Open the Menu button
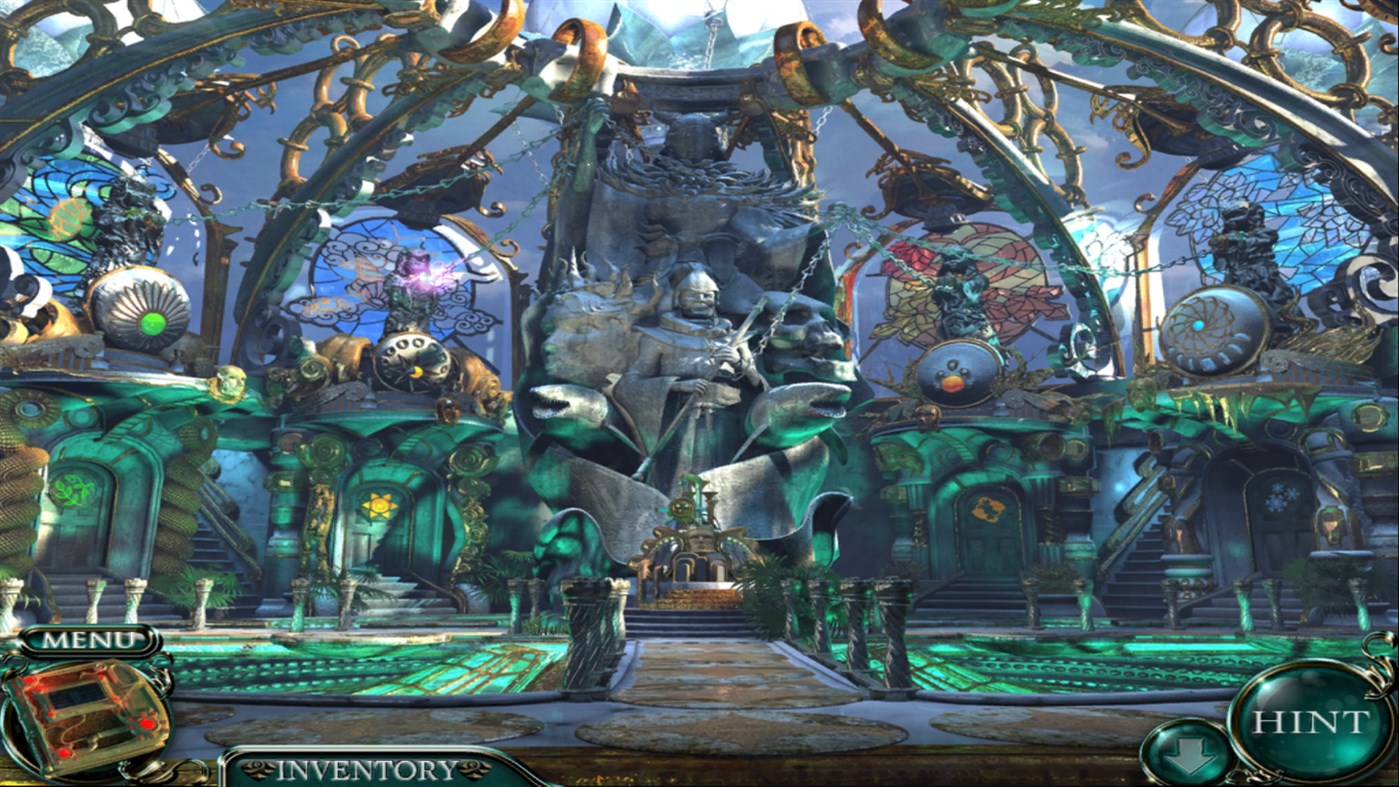 89,639
